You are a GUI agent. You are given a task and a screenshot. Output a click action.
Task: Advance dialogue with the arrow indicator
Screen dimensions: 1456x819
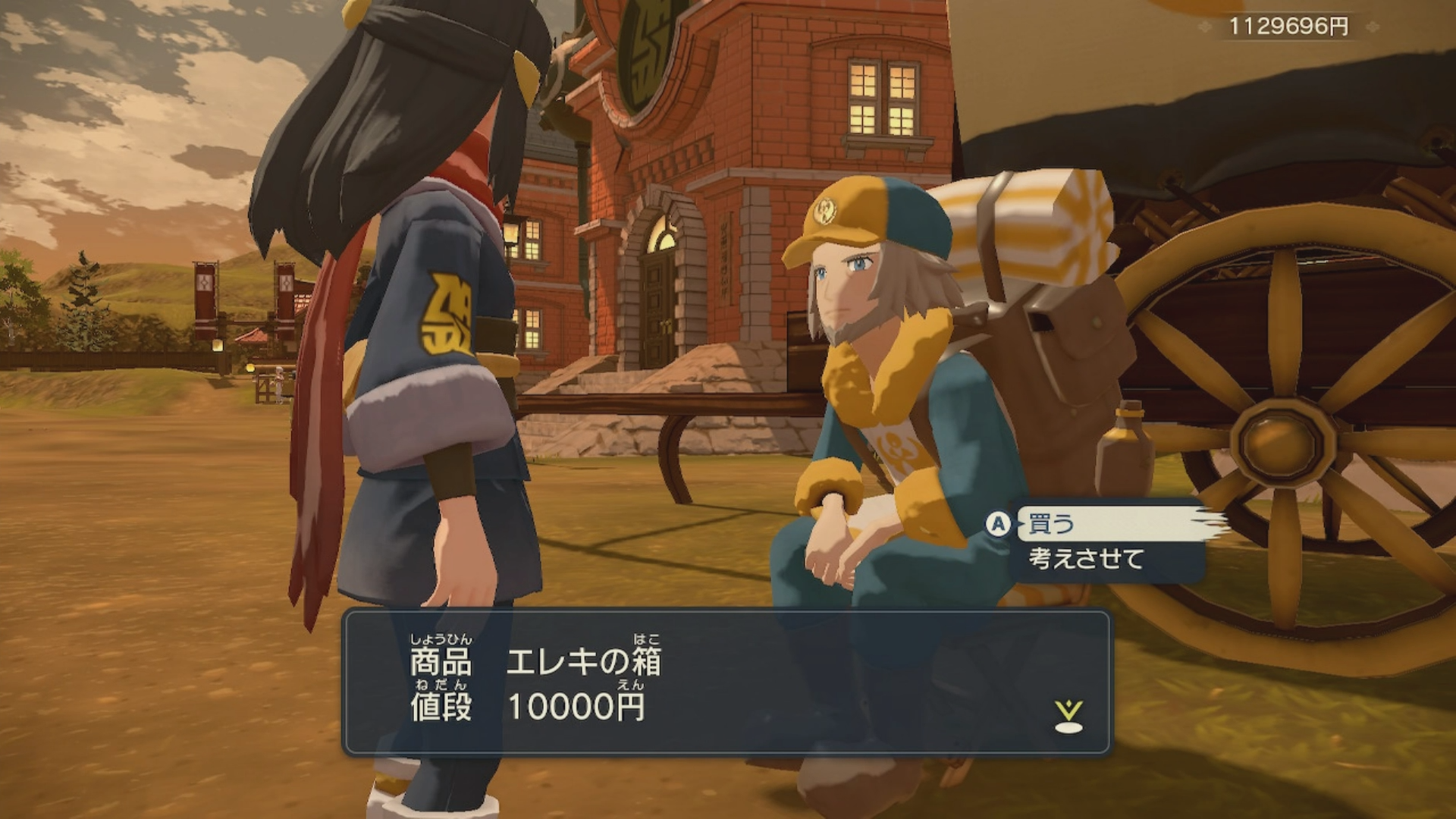(1068, 717)
